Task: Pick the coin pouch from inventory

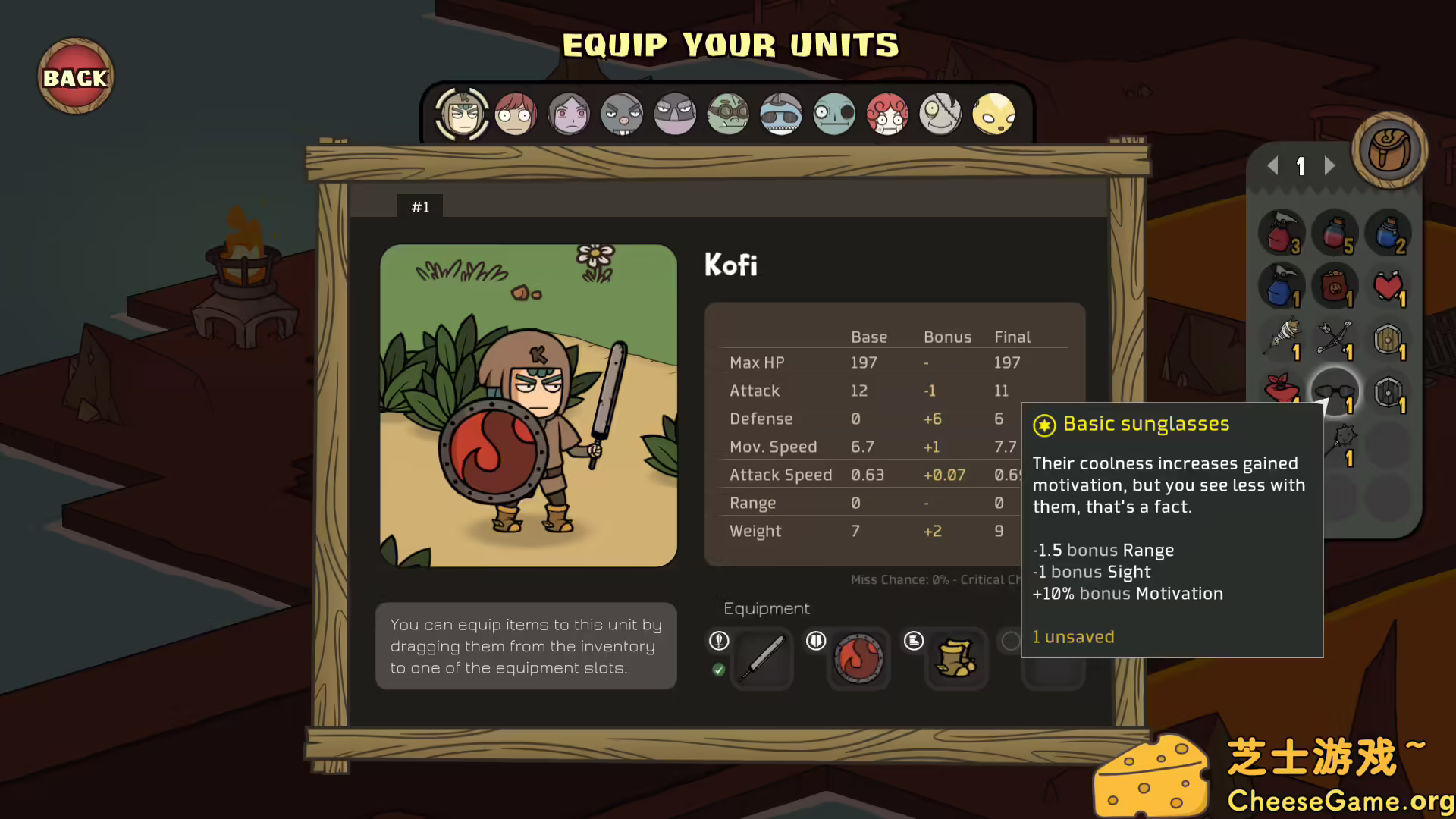Action: pyautogui.click(x=1335, y=287)
